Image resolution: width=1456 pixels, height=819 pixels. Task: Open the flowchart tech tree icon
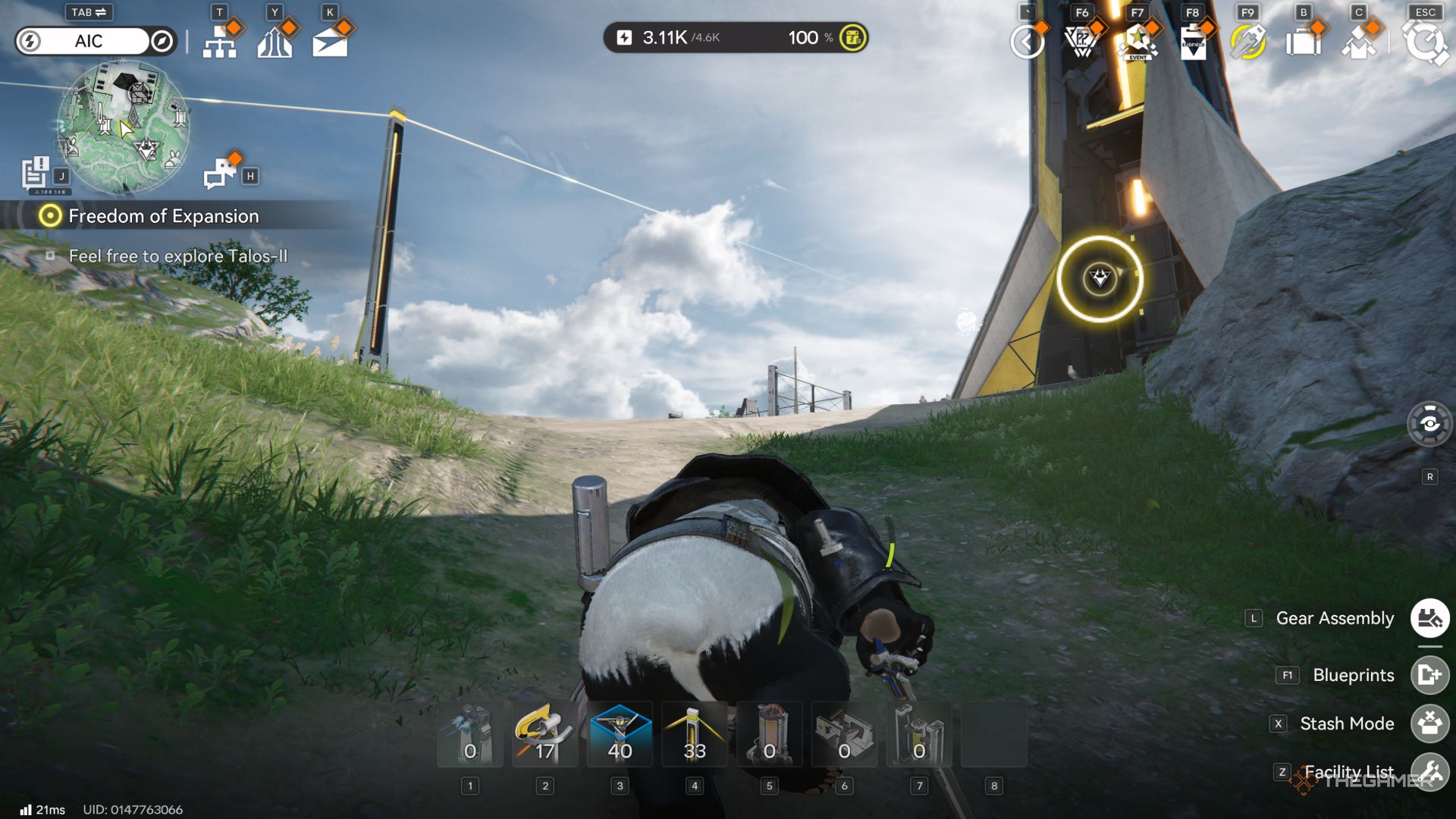click(x=220, y=42)
